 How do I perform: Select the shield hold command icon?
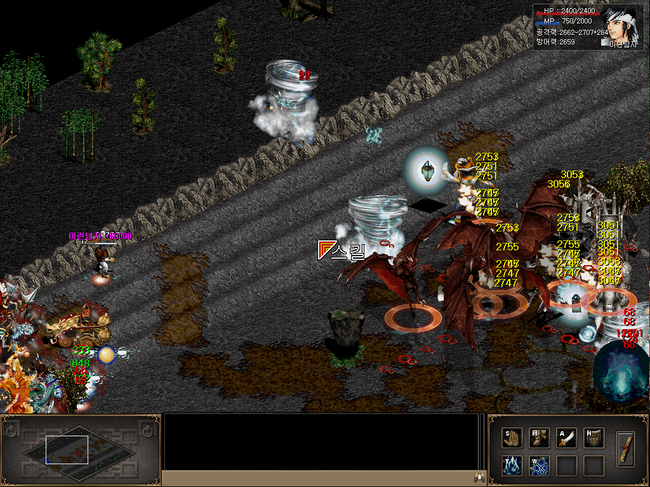click(593, 436)
